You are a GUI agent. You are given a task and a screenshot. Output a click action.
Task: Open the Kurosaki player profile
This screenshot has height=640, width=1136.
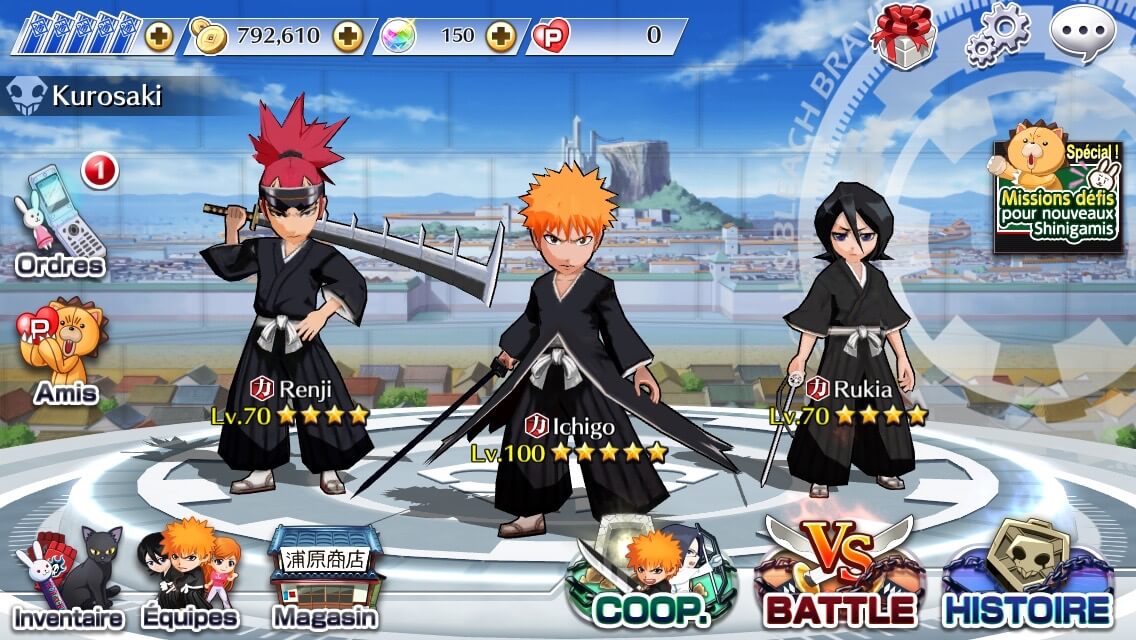pyautogui.click(x=90, y=97)
